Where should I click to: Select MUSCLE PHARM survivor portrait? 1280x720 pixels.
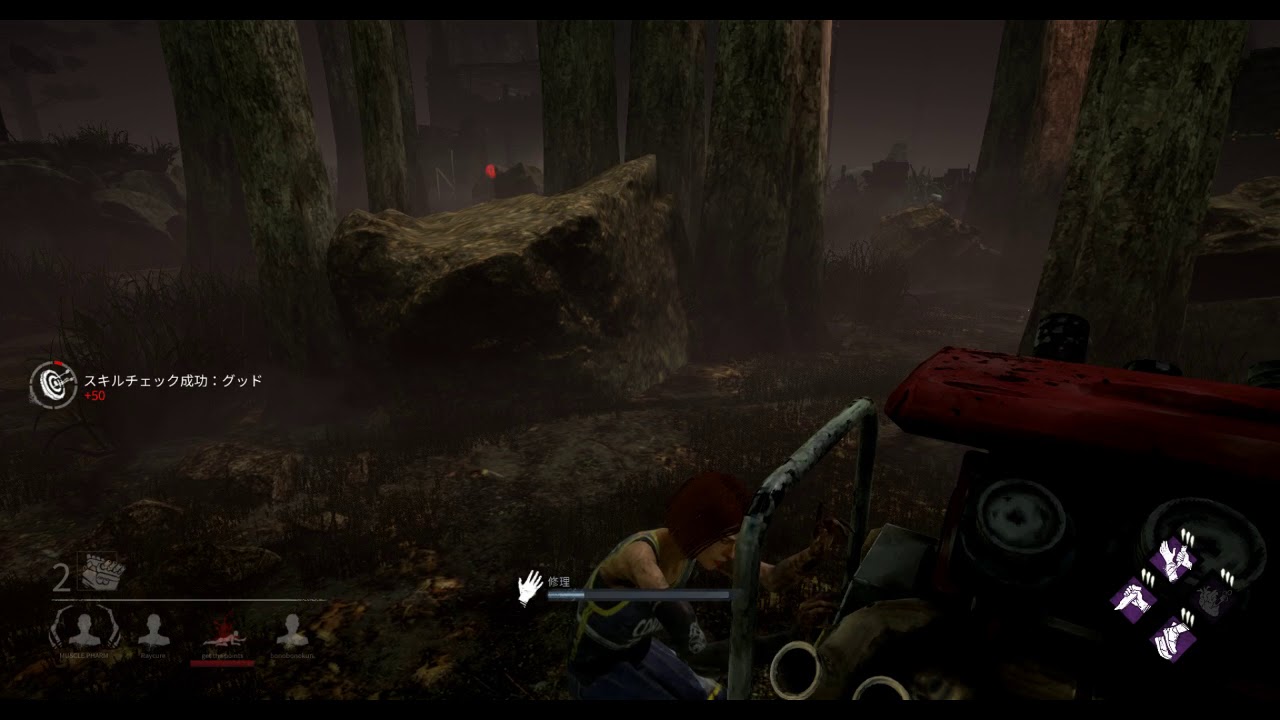click(84, 630)
